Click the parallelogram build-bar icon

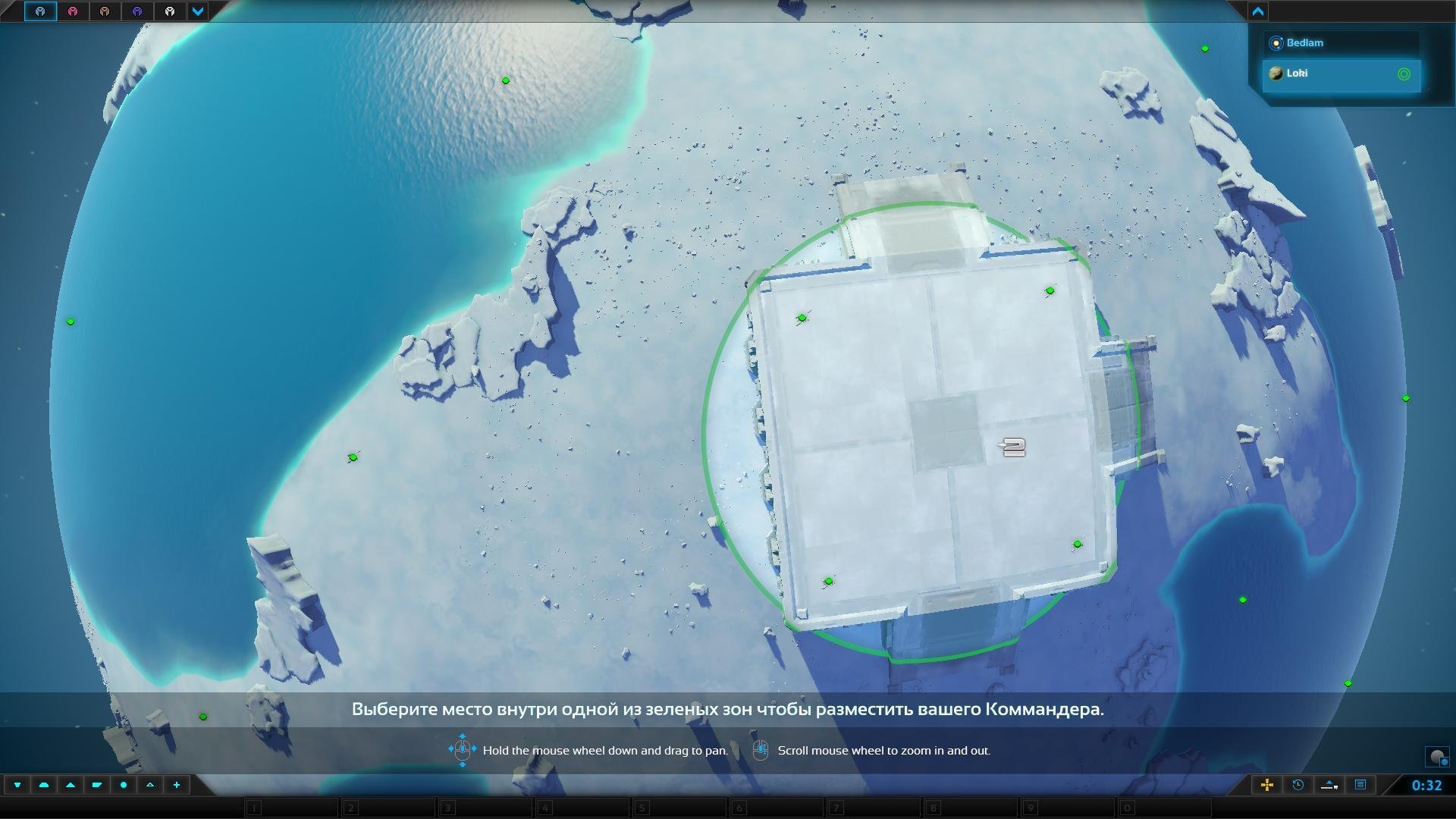(97, 785)
